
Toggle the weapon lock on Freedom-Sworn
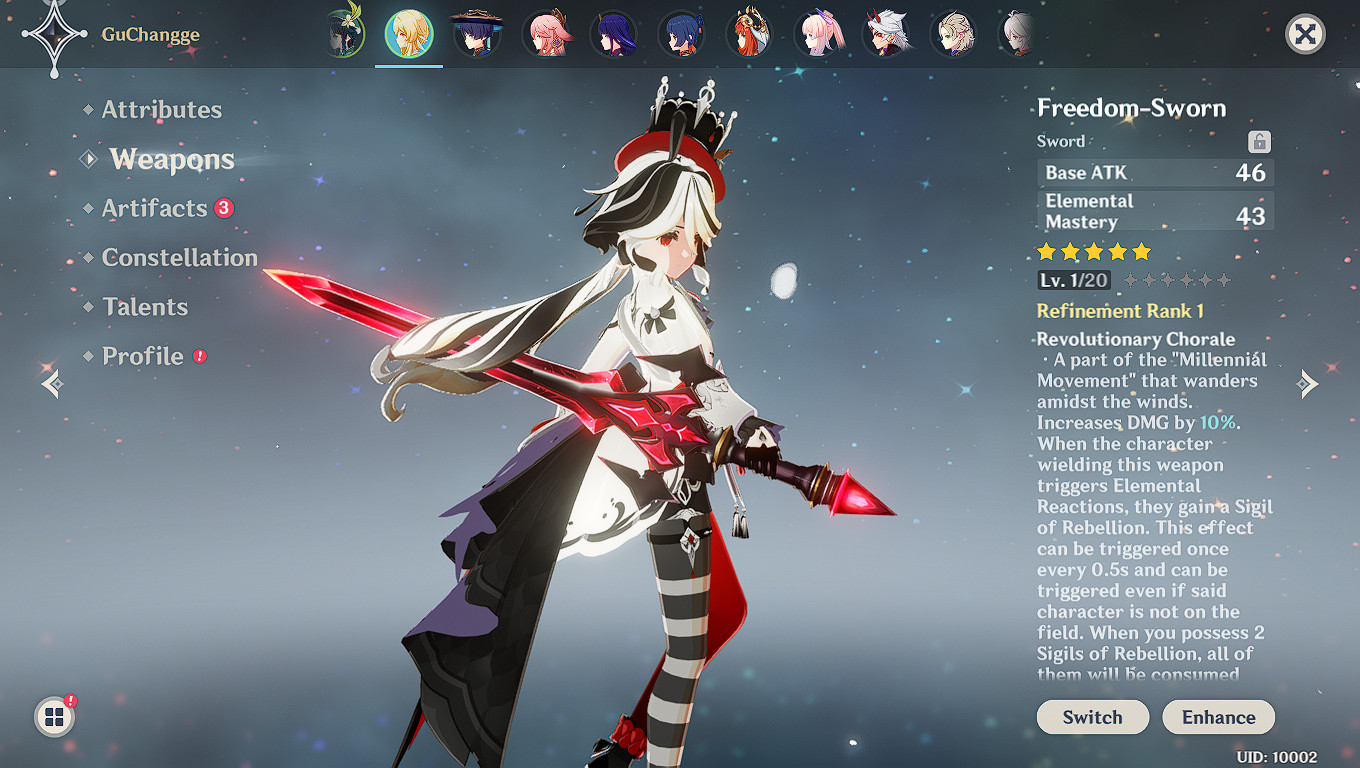tap(1260, 141)
